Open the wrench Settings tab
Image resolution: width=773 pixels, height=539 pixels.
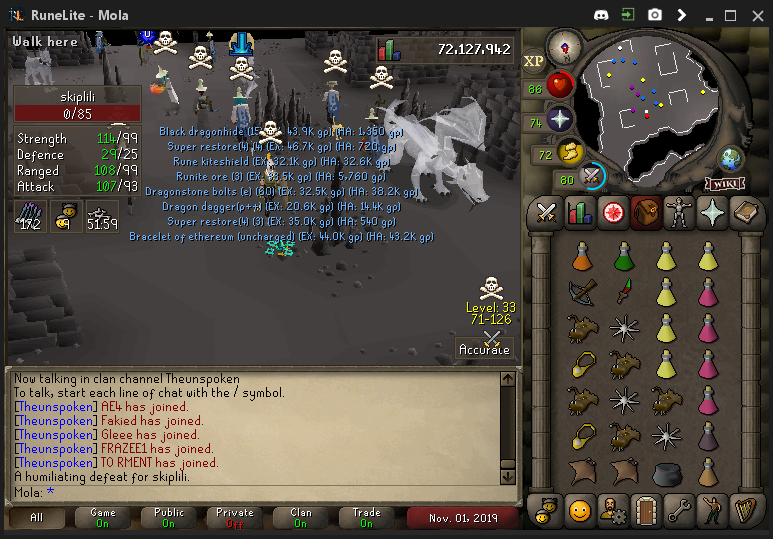tap(679, 511)
